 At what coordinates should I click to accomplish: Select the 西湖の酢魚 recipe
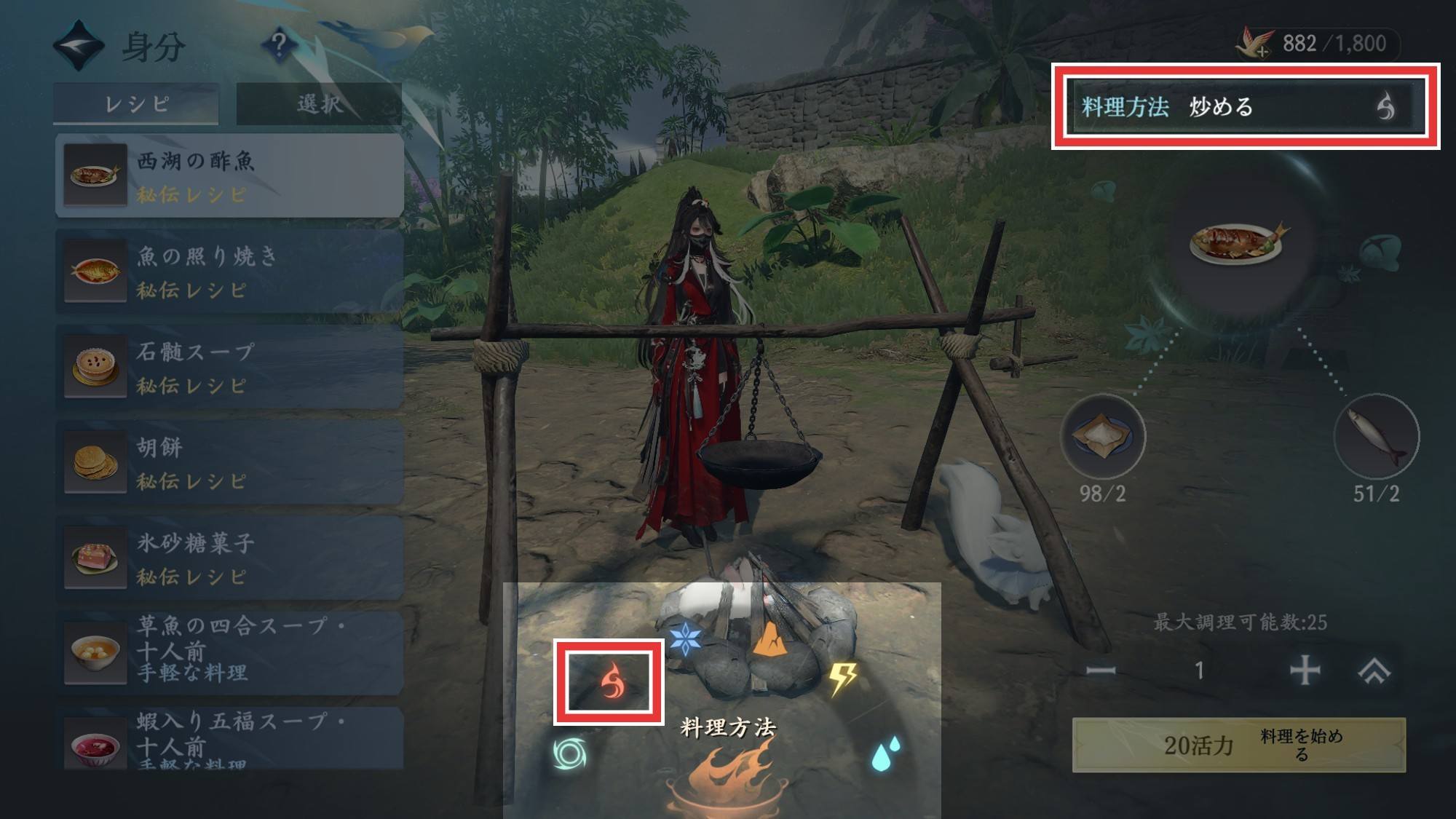(x=229, y=175)
